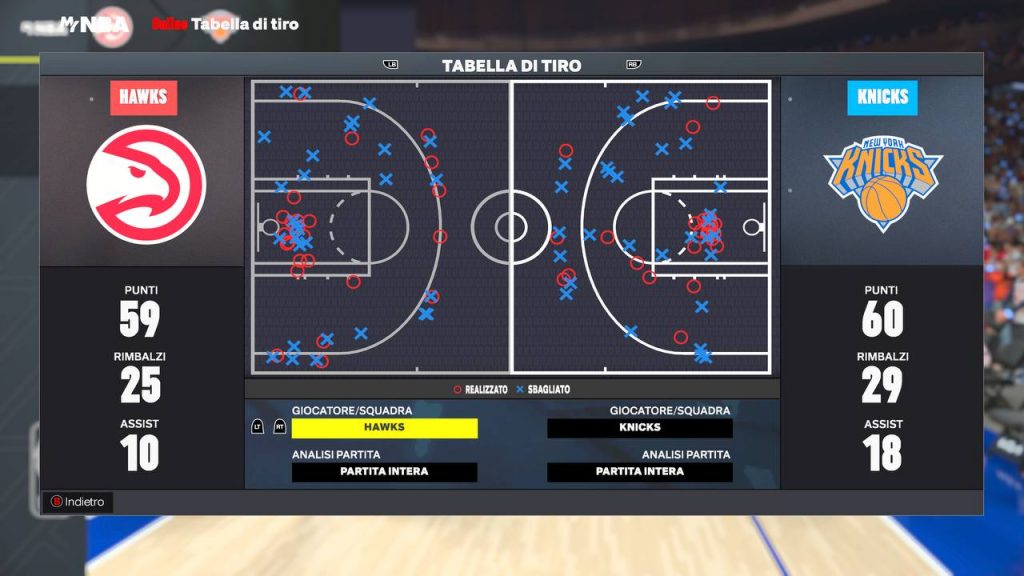The width and height of the screenshot is (1024, 576).
Task: Go back with the Indietro button
Action: tap(78, 502)
